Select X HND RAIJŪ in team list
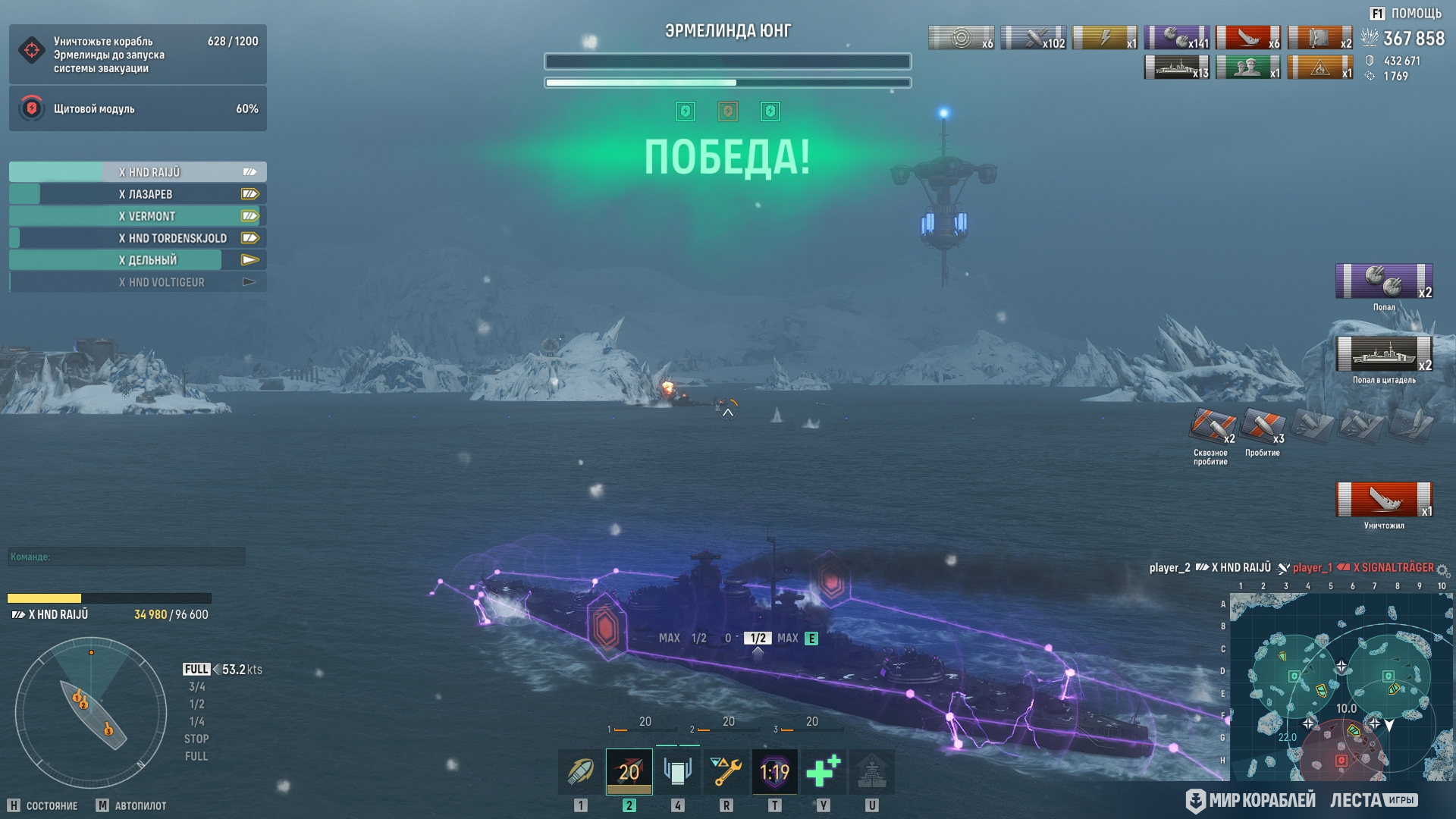 (x=138, y=172)
